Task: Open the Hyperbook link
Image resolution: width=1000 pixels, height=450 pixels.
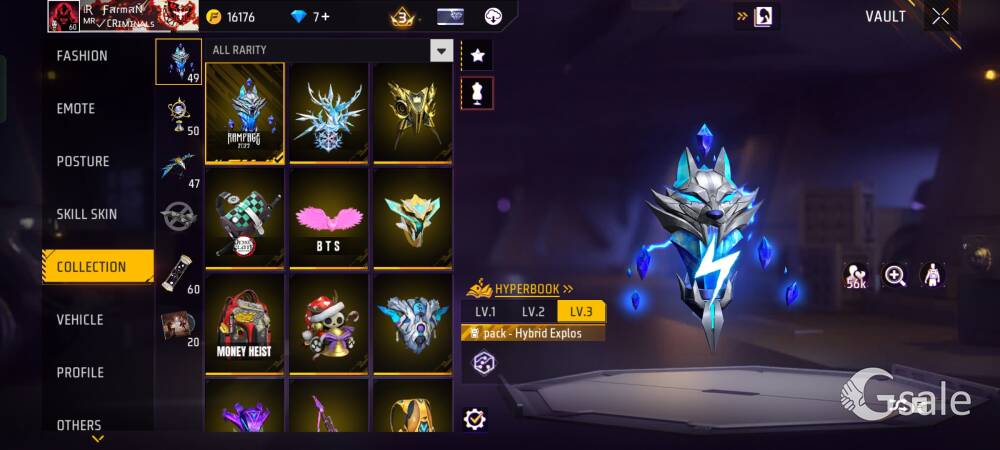Action: (525, 289)
